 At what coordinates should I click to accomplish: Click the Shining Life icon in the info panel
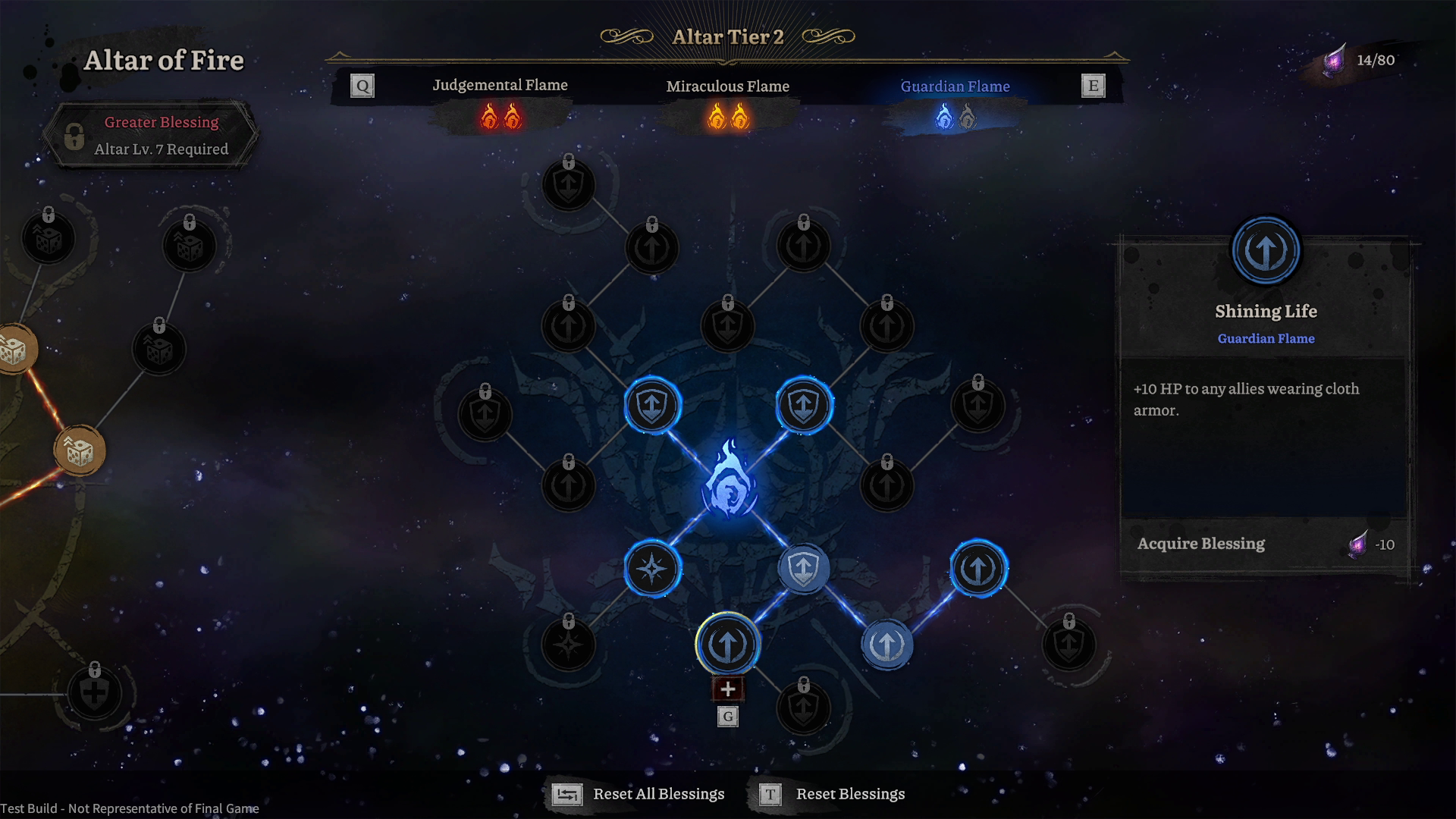pyautogui.click(x=1265, y=250)
